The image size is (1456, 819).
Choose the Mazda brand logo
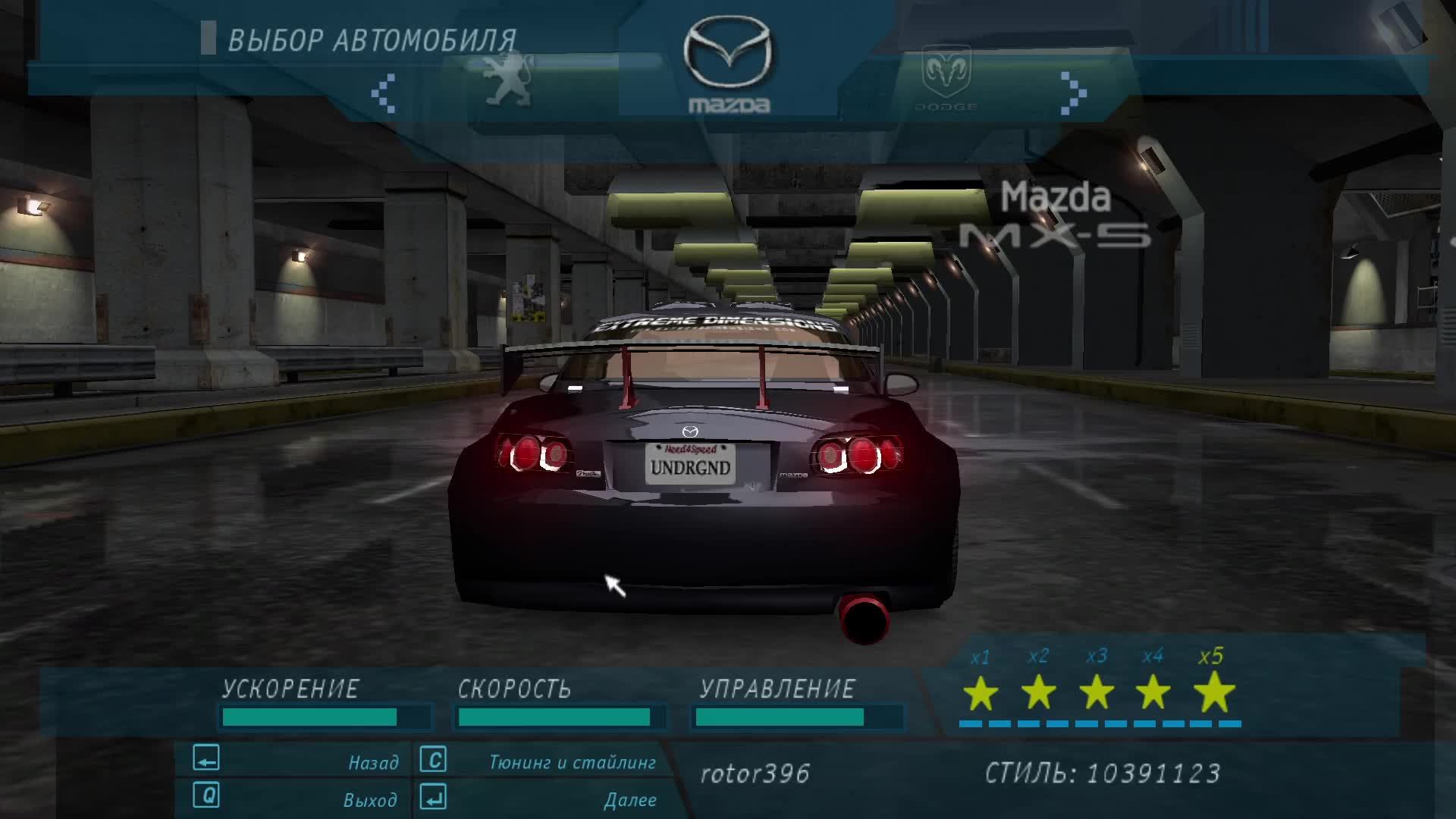click(x=728, y=67)
